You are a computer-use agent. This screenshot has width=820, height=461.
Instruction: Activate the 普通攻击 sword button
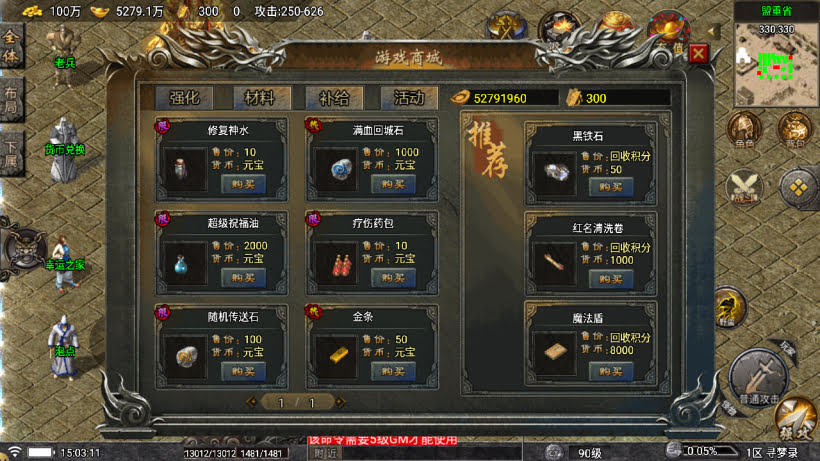pos(756,375)
